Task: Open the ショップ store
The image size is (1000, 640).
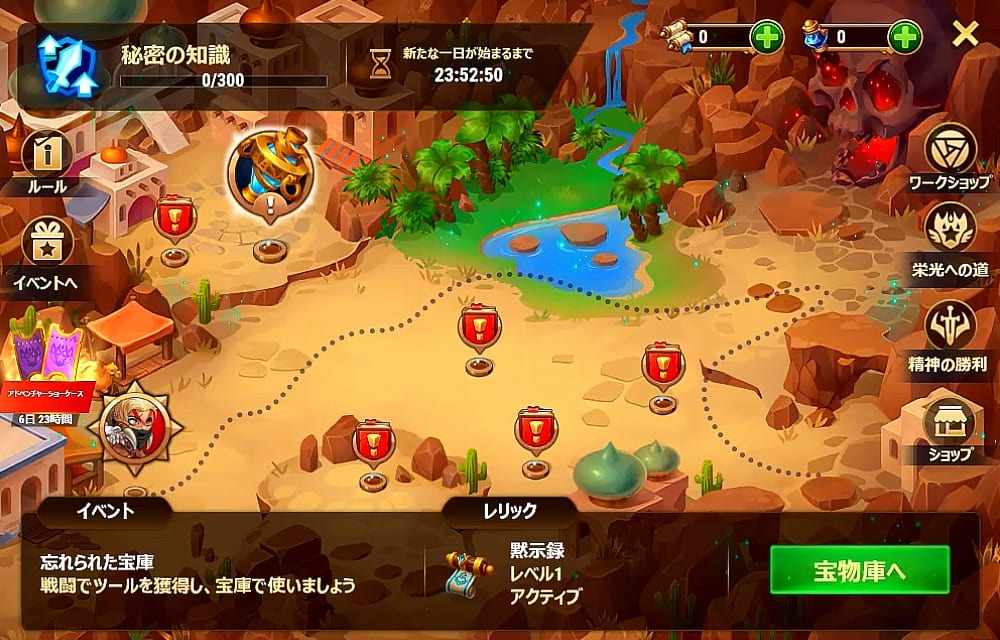Action: tap(949, 424)
